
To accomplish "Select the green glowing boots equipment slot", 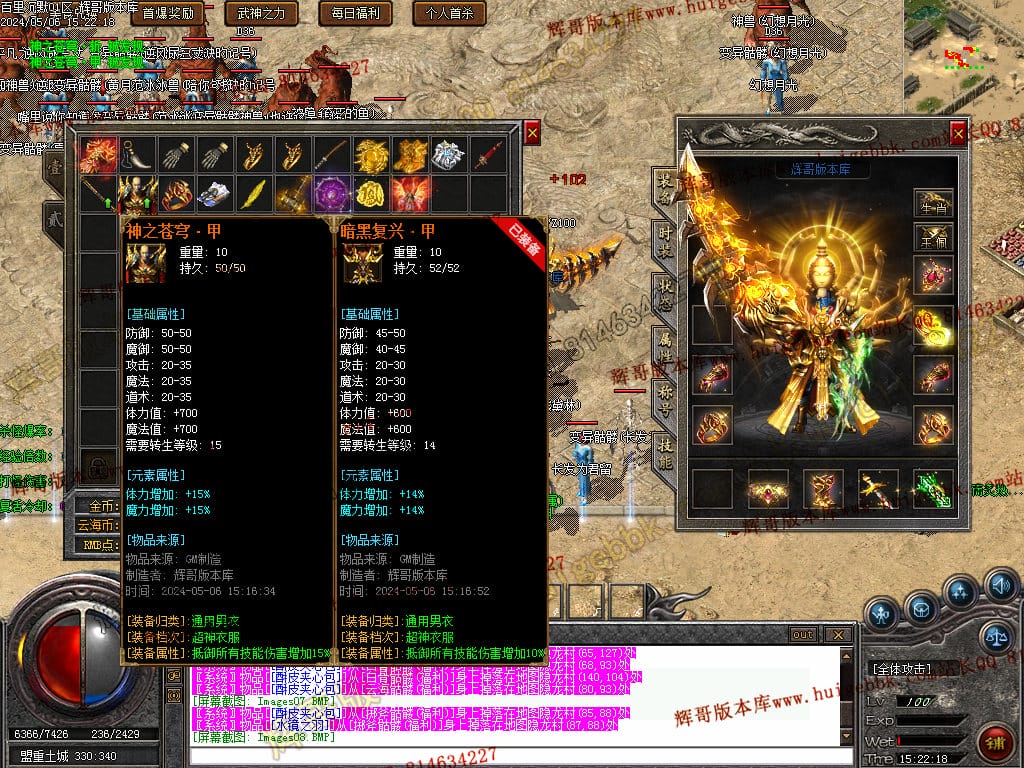I will 932,489.
